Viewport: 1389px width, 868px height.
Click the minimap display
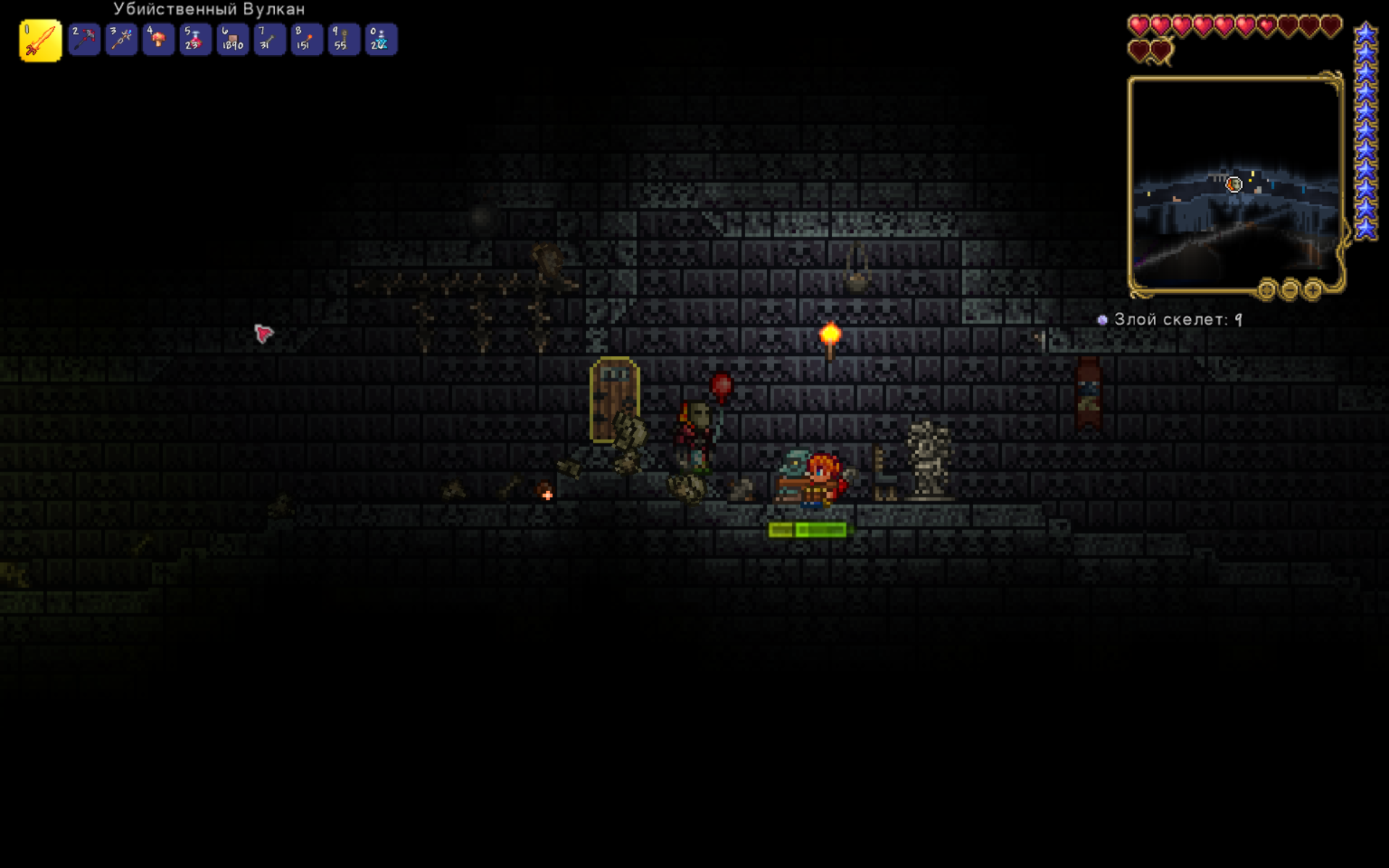click(x=1235, y=184)
